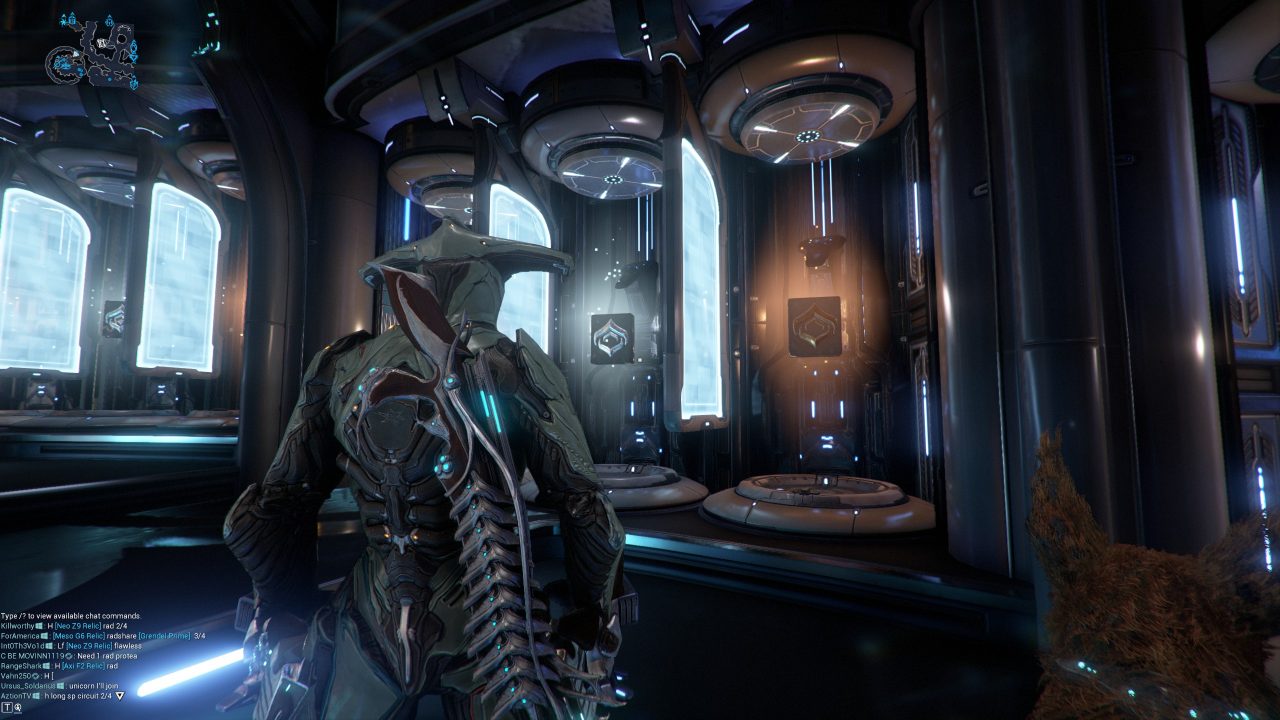Expand newer chat messages with the down triangle
Image resolution: width=1280 pixels, height=720 pixels.
click(x=117, y=695)
